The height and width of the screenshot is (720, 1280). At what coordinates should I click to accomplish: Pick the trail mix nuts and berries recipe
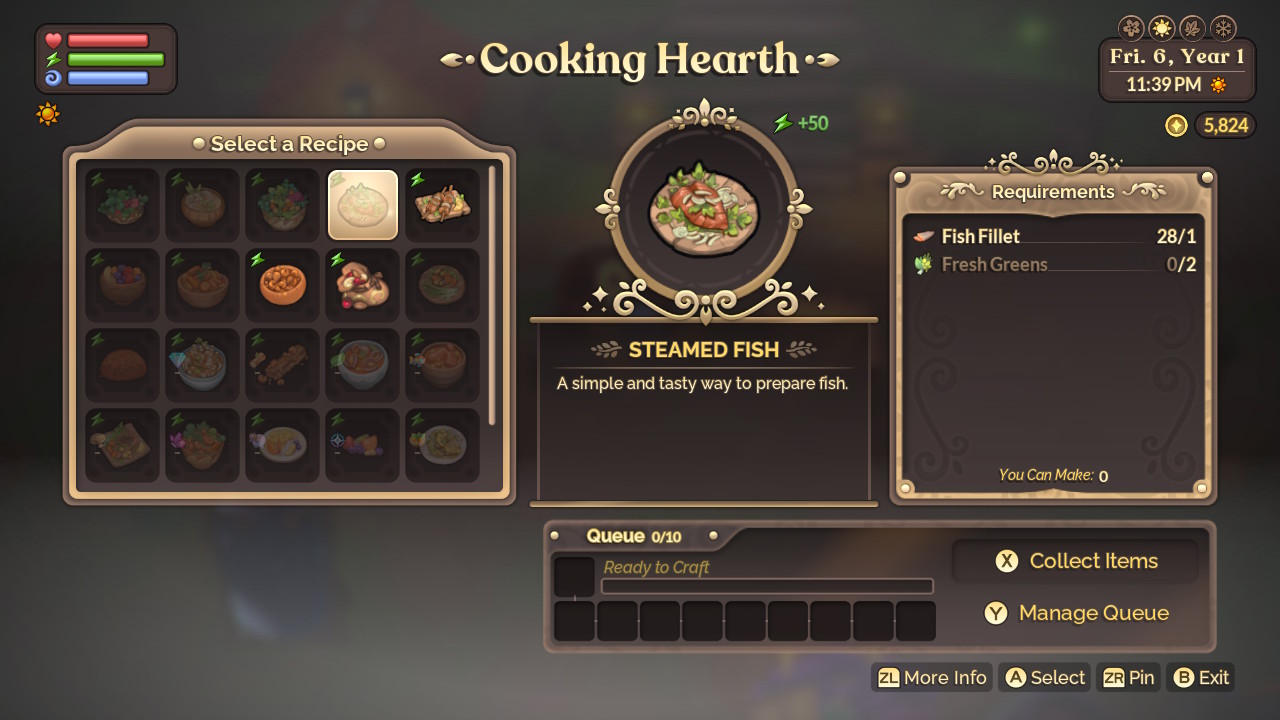tap(363, 285)
